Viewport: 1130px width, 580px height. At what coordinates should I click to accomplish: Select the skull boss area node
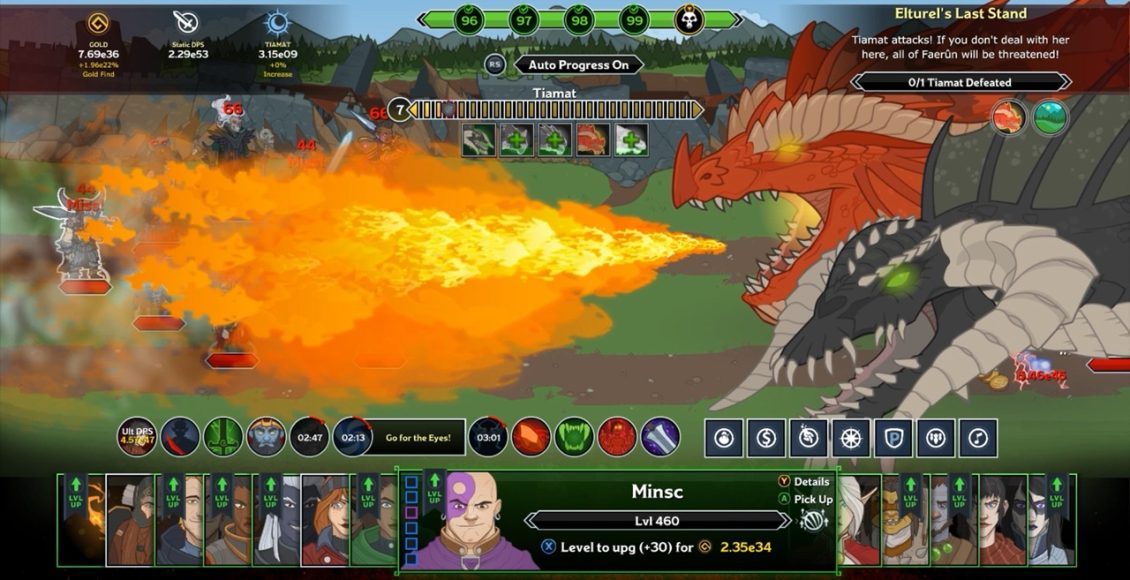tap(688, 19)
